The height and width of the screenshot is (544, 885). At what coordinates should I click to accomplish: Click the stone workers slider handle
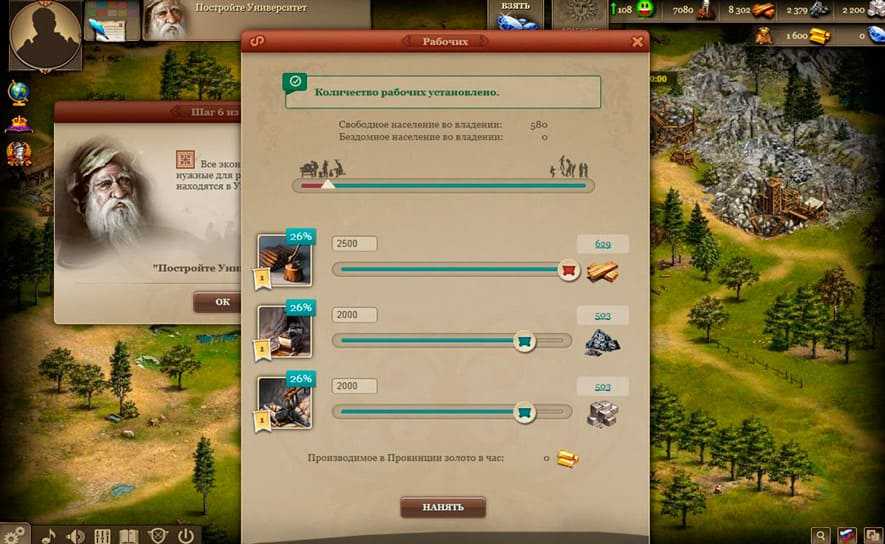point(522,411)
